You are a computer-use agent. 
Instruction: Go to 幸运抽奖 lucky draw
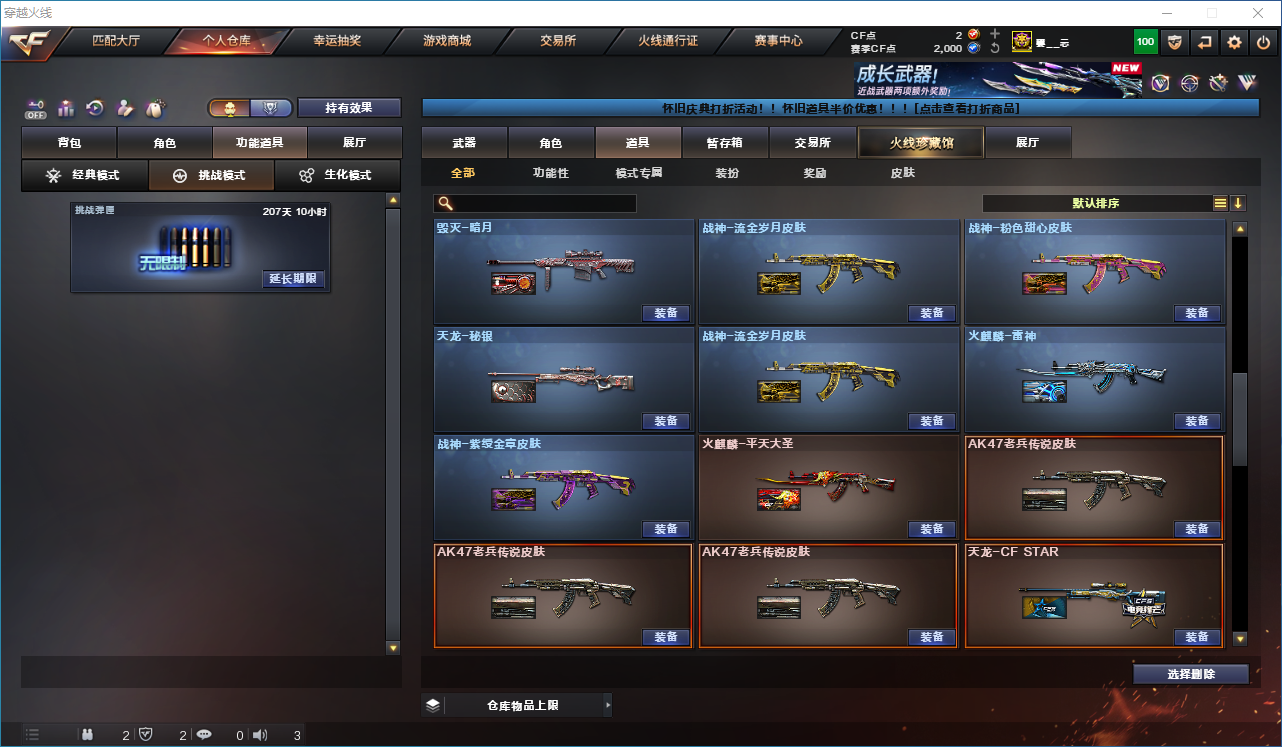tap(337, 42)
